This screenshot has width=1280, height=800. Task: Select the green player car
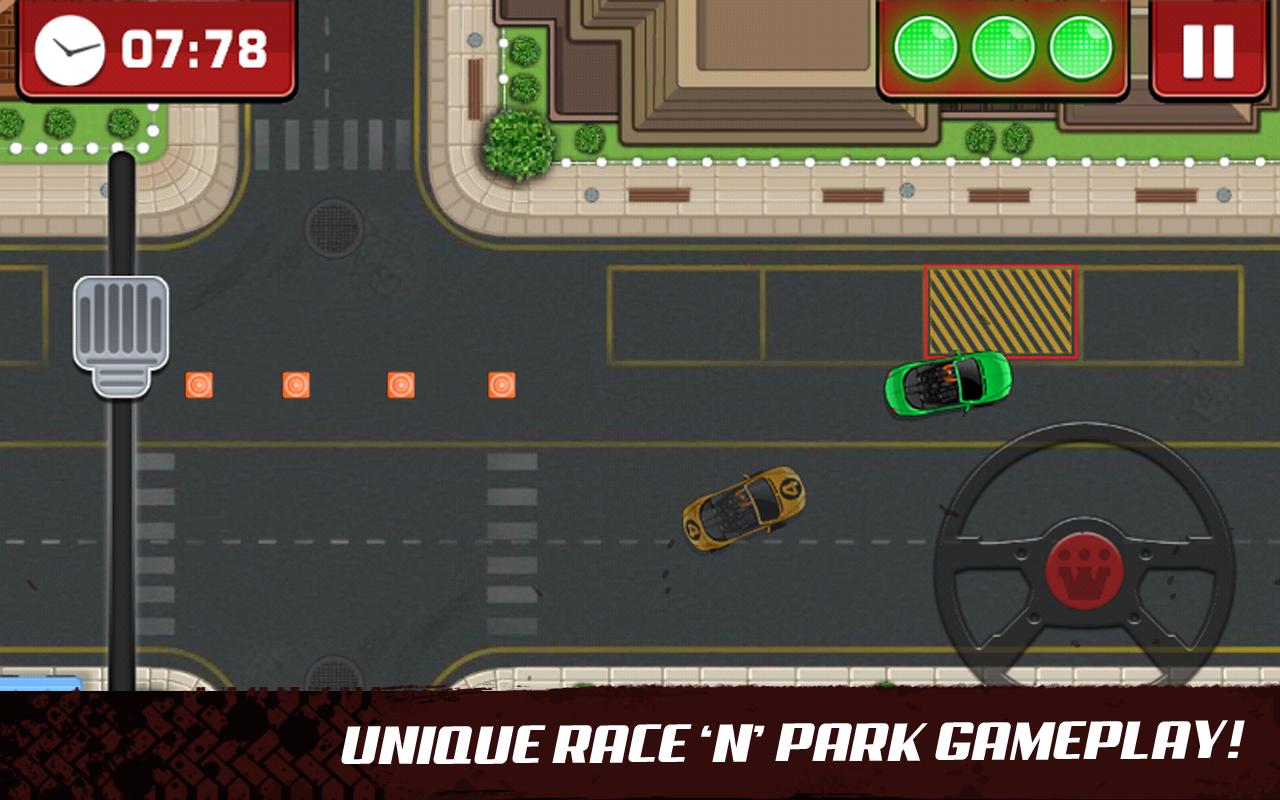(x=948, y=386)
